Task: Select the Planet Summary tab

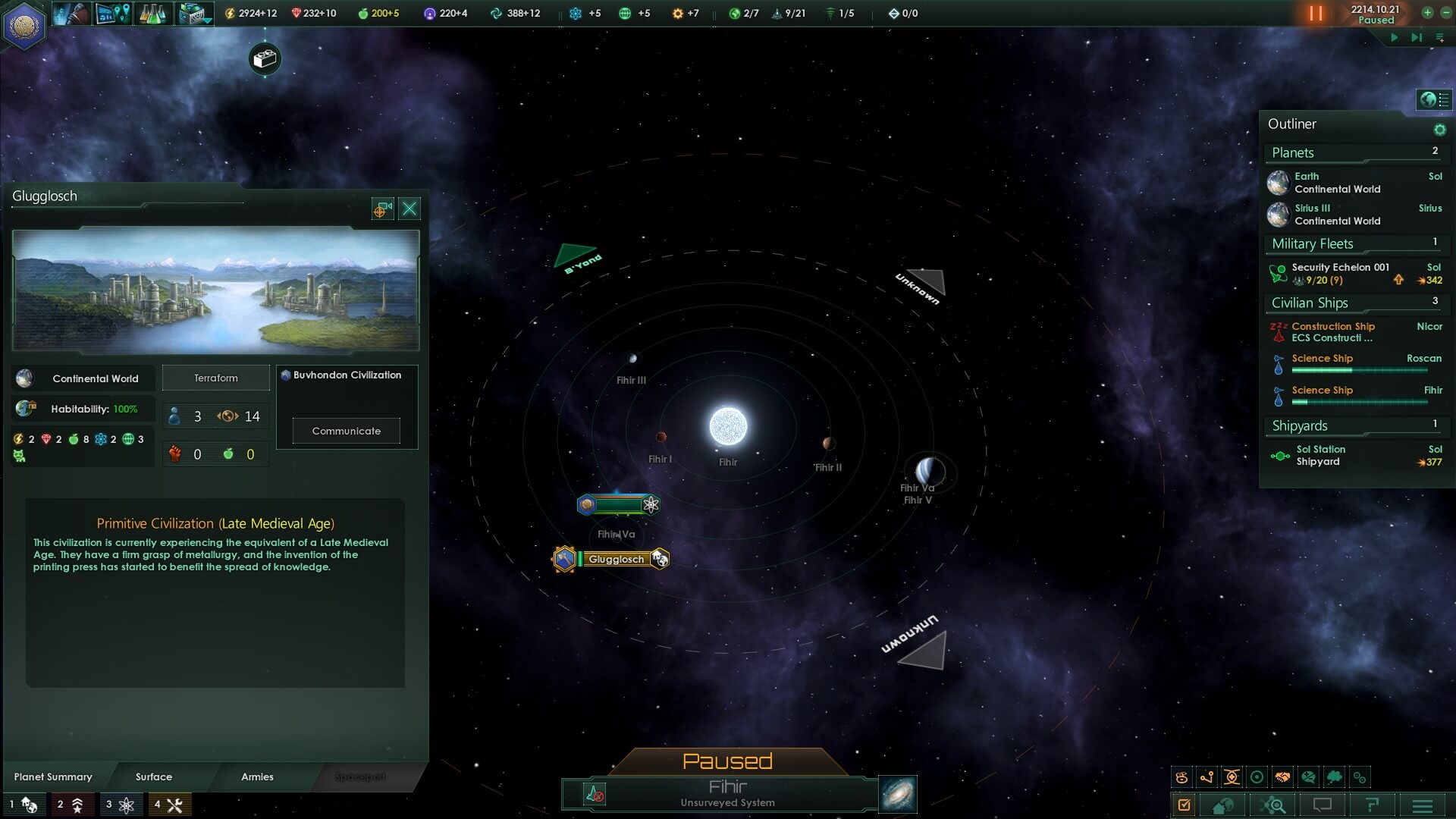Action: 53,777
